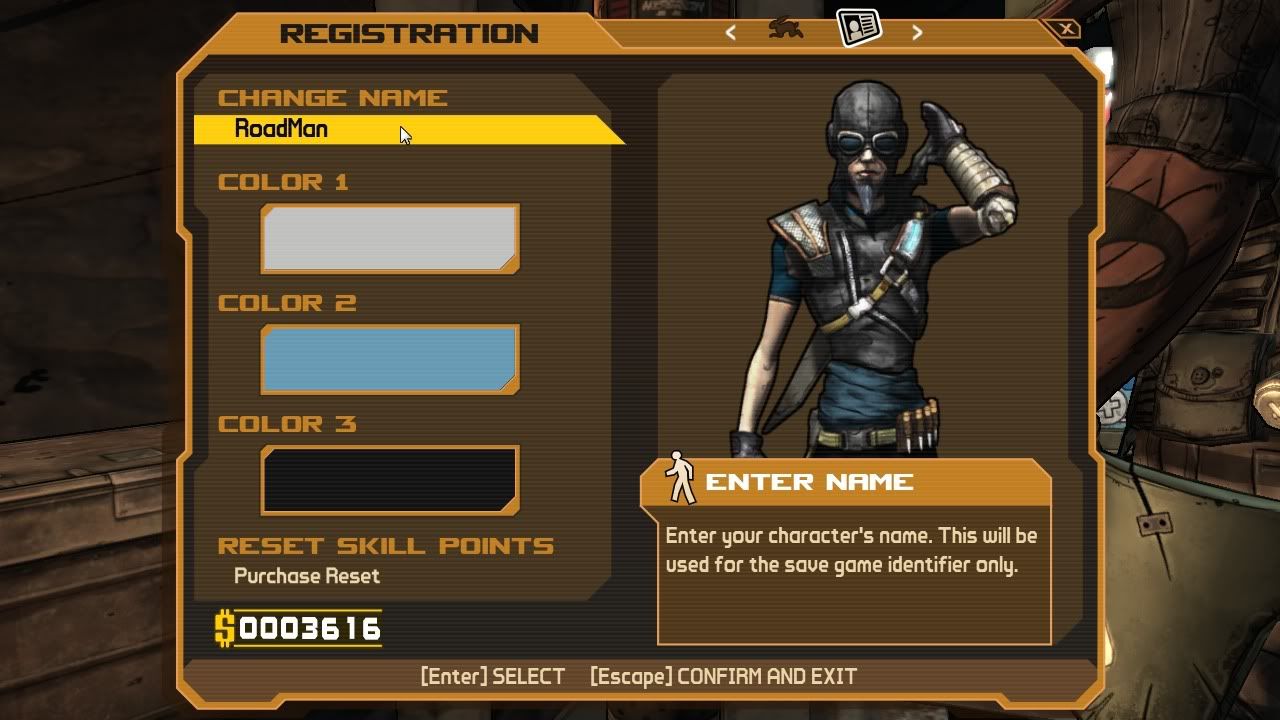This screenshot has width=1280, height=720.
Task: Select Purchase Reset for skill points
Action: tap(306, 576)
